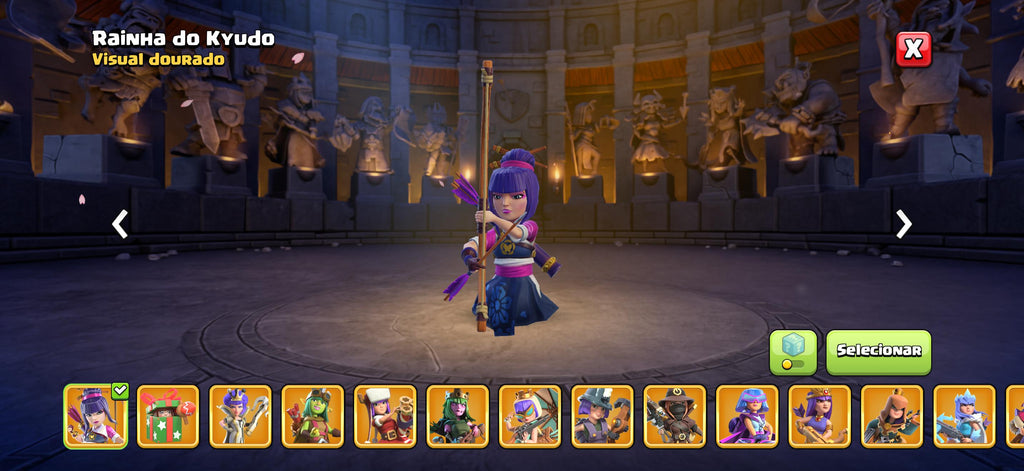Image resolution: width=1024 pixels, height=471 pixels.
Task: Pick the icy blue queen skin thumbnail
Action: 964,416
